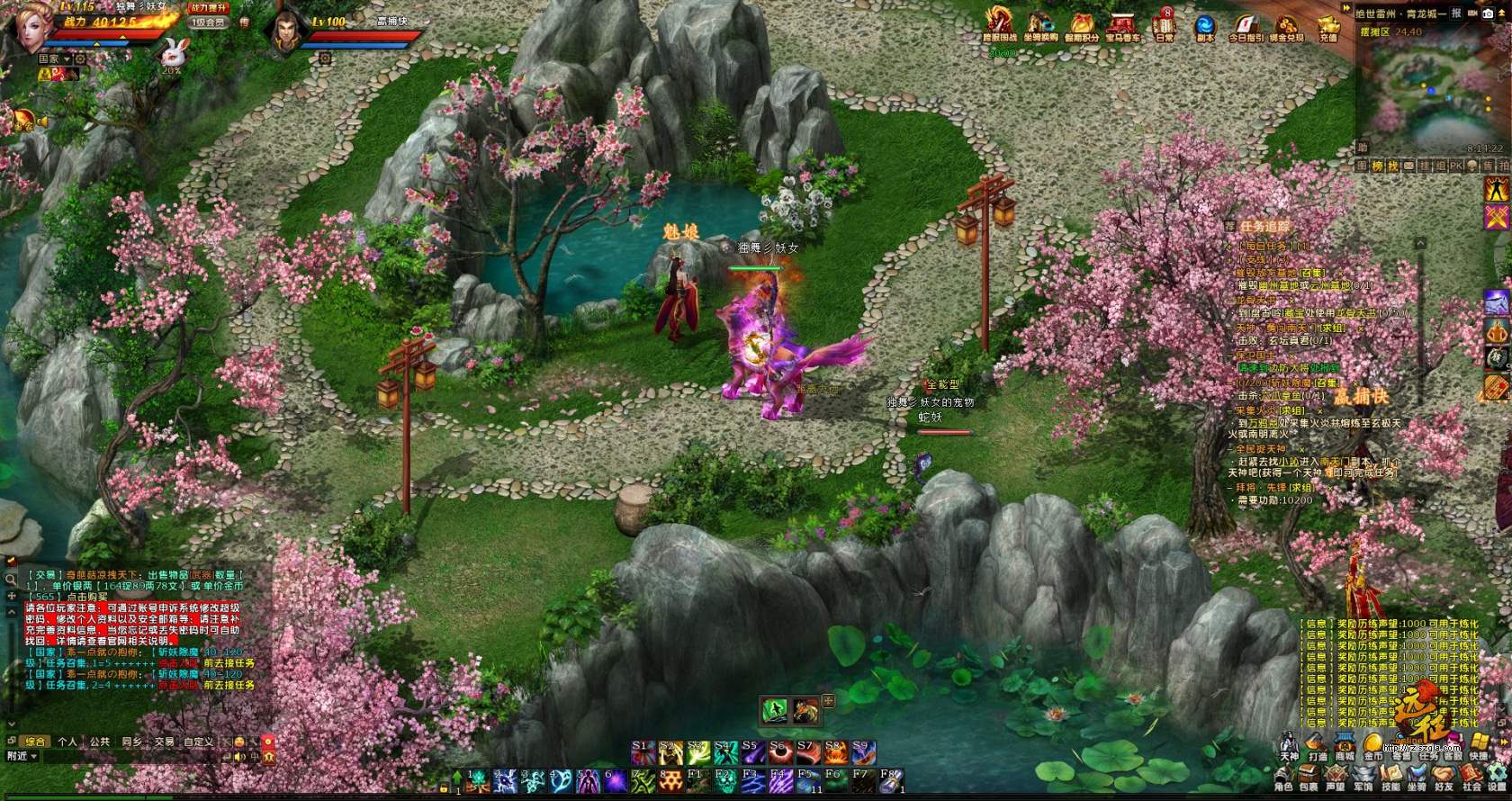The height and width of the screenshot is (801, 1512).
Task: Click the 充值 recharge gold icon
Action: pos(1328,25)
